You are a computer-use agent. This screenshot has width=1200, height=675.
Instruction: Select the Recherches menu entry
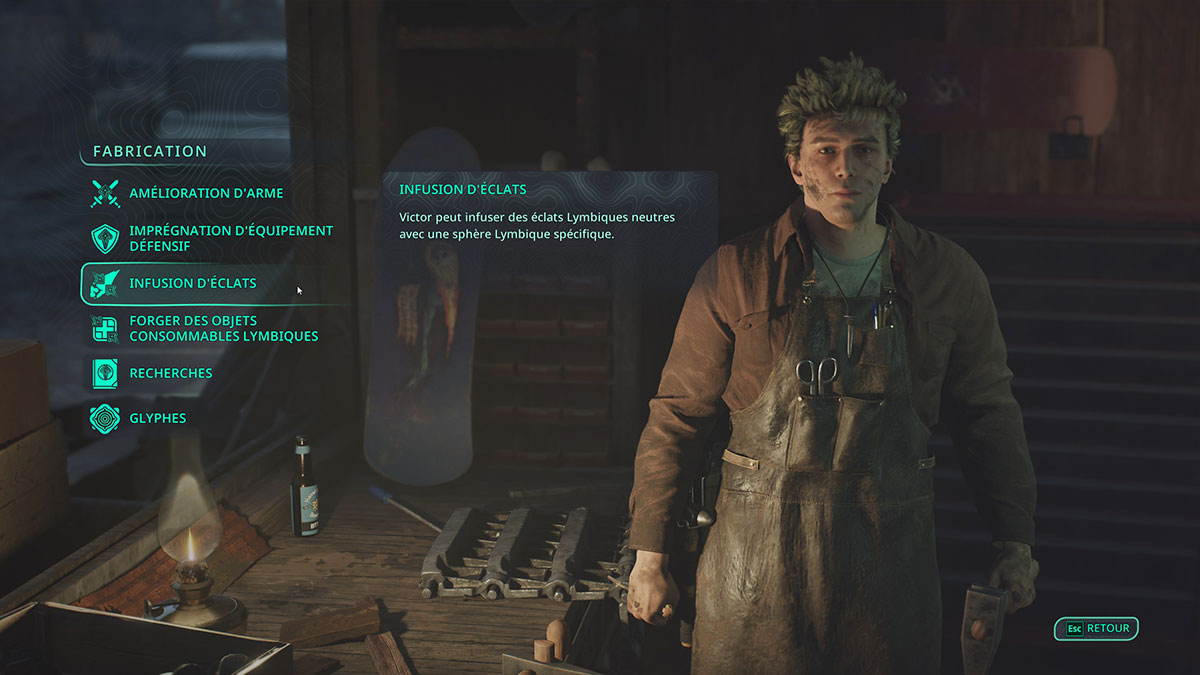[170, 373]
